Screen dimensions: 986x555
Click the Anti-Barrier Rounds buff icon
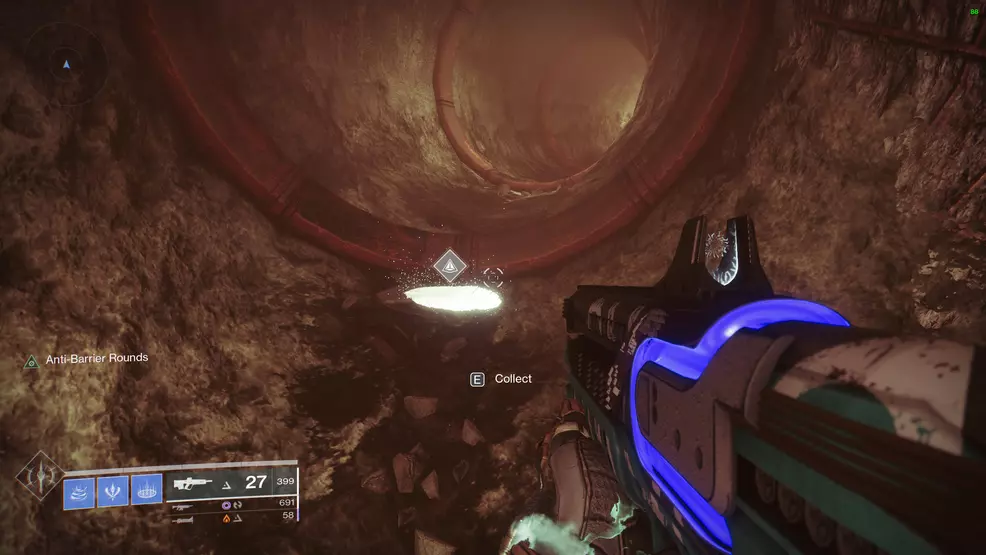[x=31, y=359]
